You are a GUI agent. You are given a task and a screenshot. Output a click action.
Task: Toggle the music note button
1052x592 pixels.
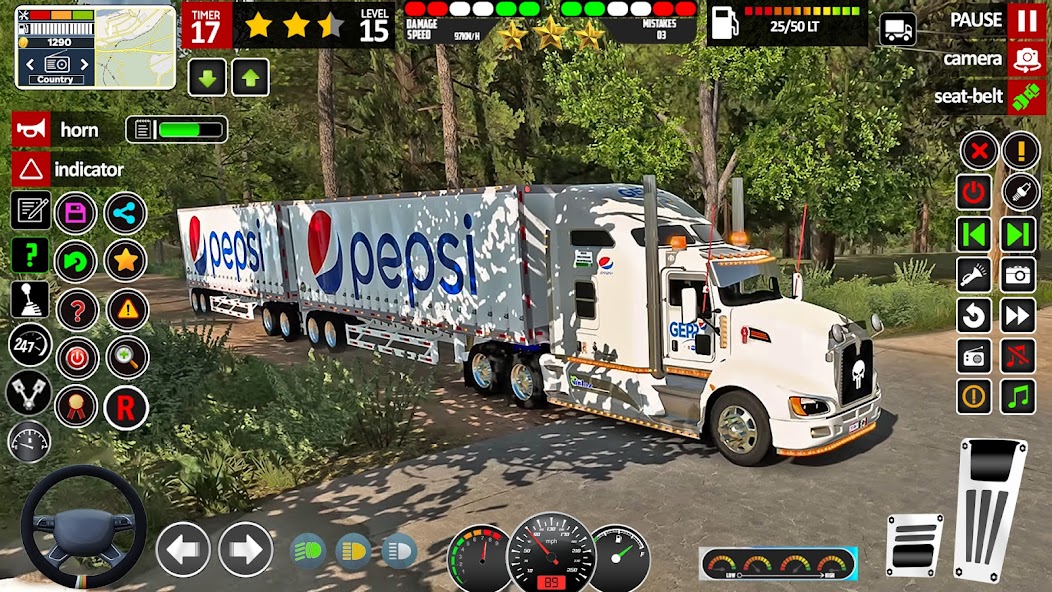[x=1019, y=396]
